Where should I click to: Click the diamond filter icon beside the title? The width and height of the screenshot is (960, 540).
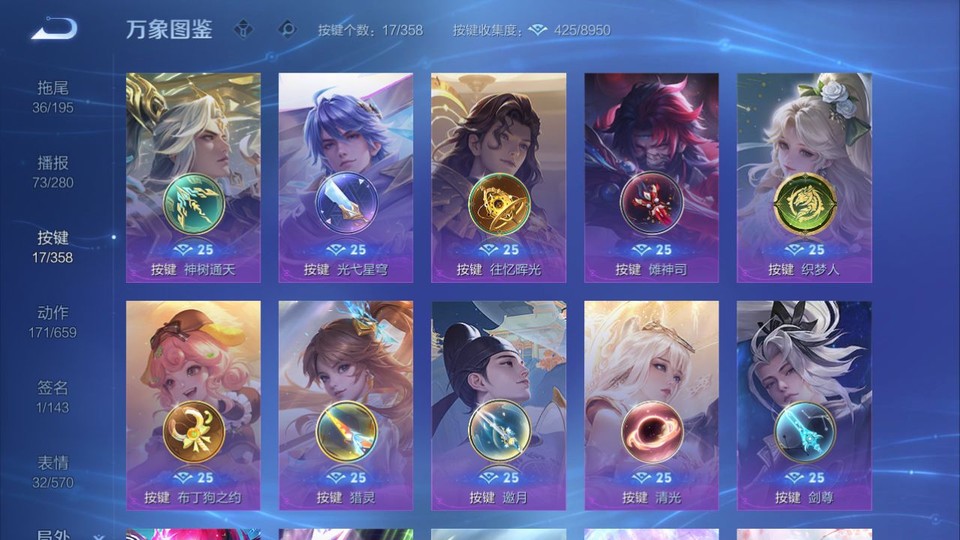245,29
